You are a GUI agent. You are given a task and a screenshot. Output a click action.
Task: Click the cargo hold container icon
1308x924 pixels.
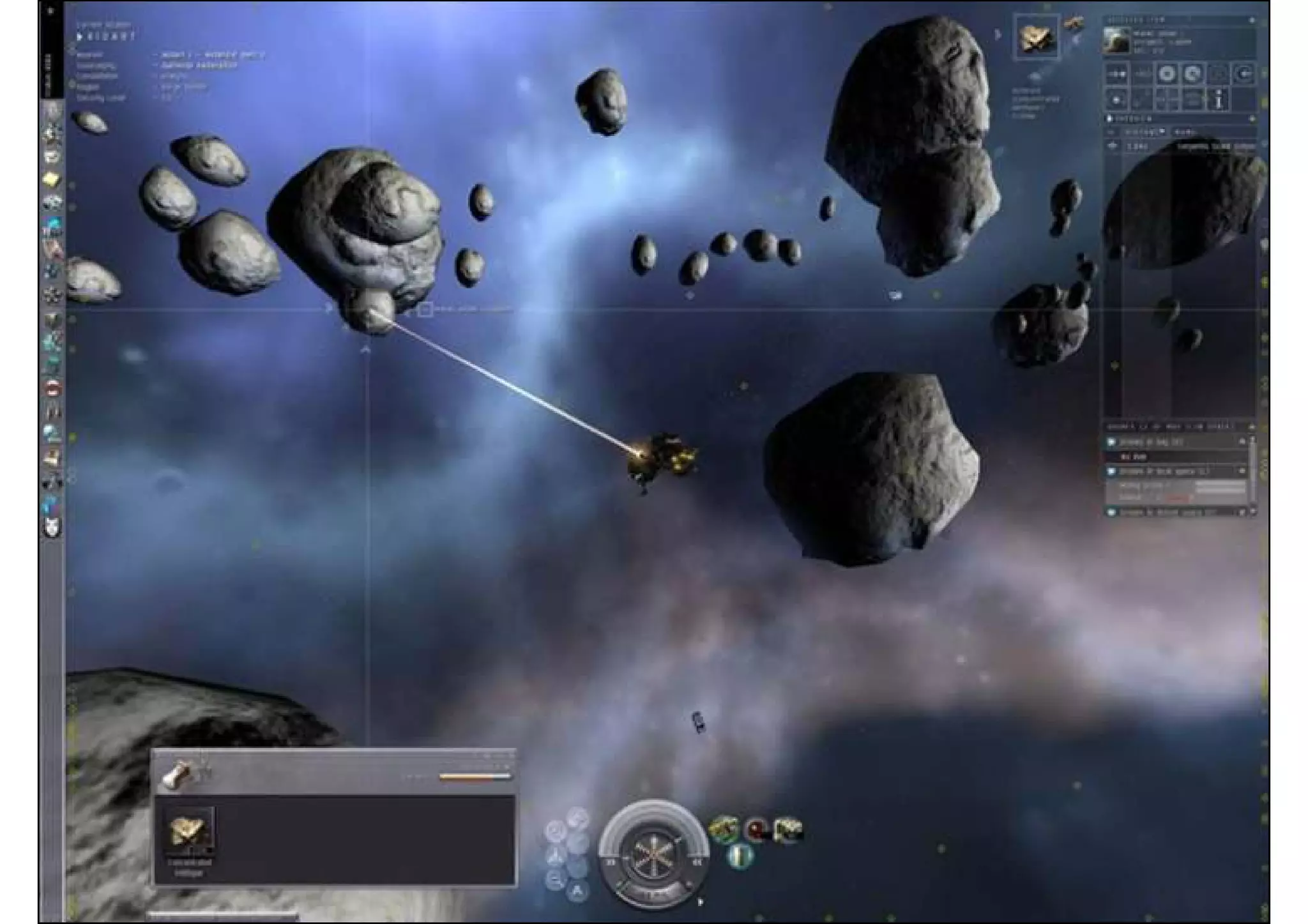tap(176, 775)
